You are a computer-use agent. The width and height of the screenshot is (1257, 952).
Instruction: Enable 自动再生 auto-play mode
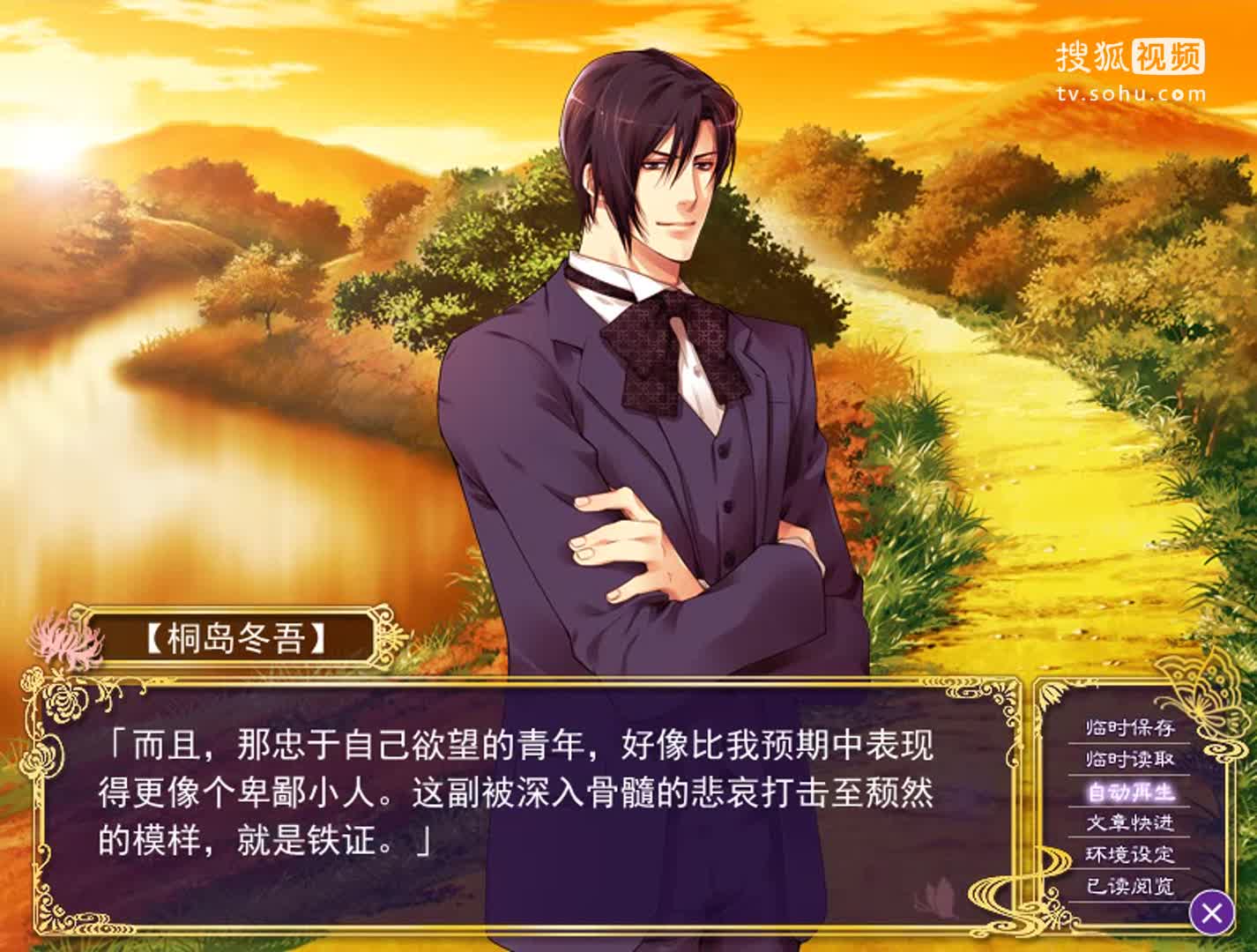coord(1129,792)
